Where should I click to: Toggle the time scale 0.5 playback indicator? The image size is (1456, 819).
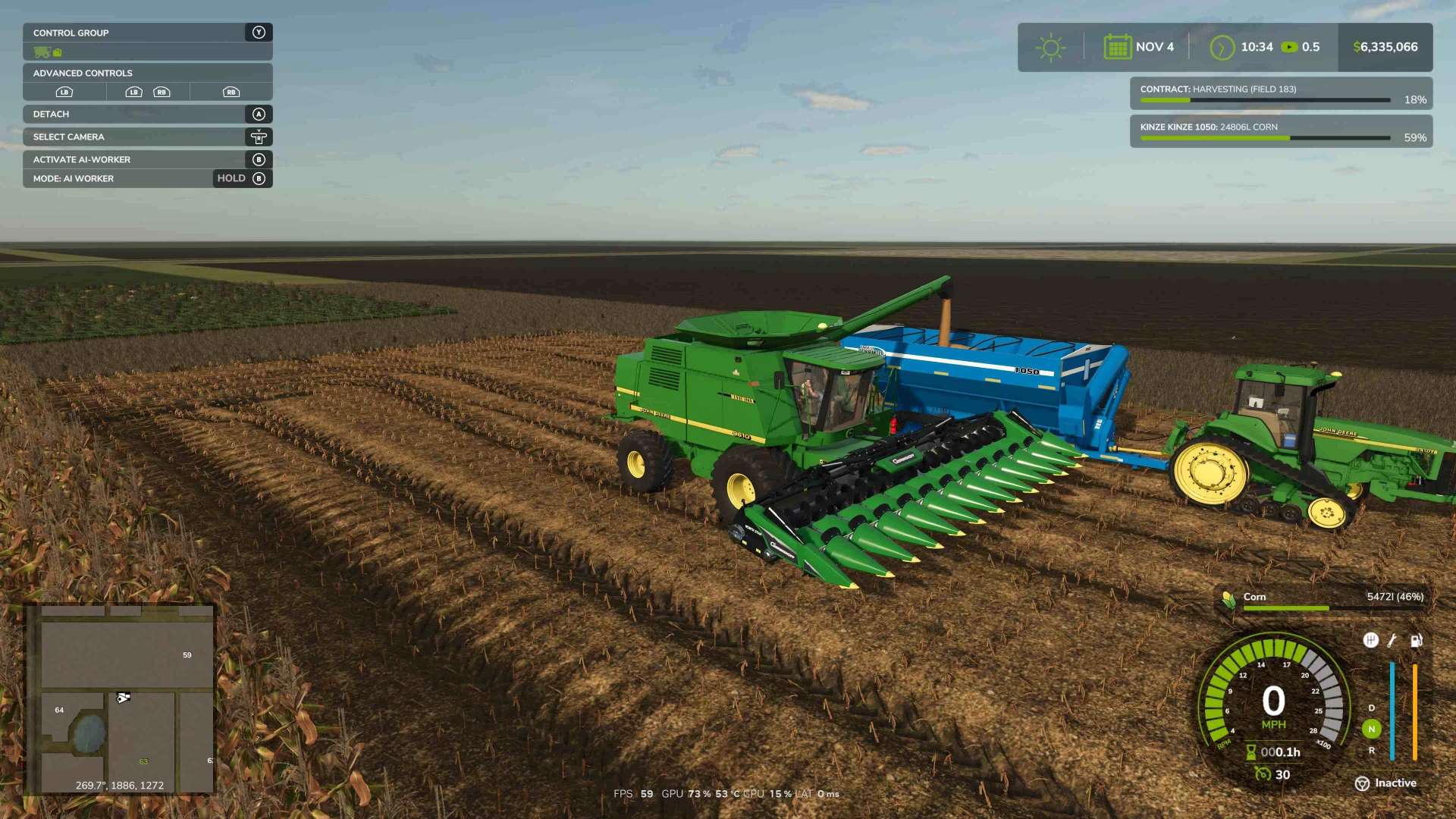(x=1288, y=46)
